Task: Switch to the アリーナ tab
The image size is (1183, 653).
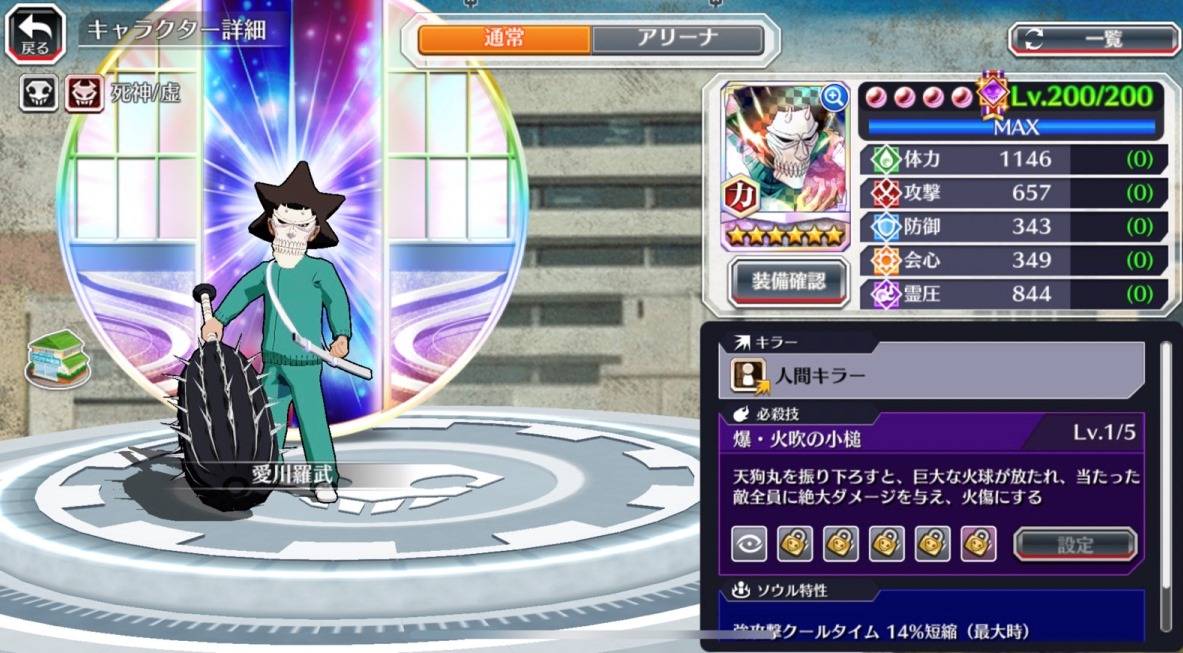Action: point(677,39)
